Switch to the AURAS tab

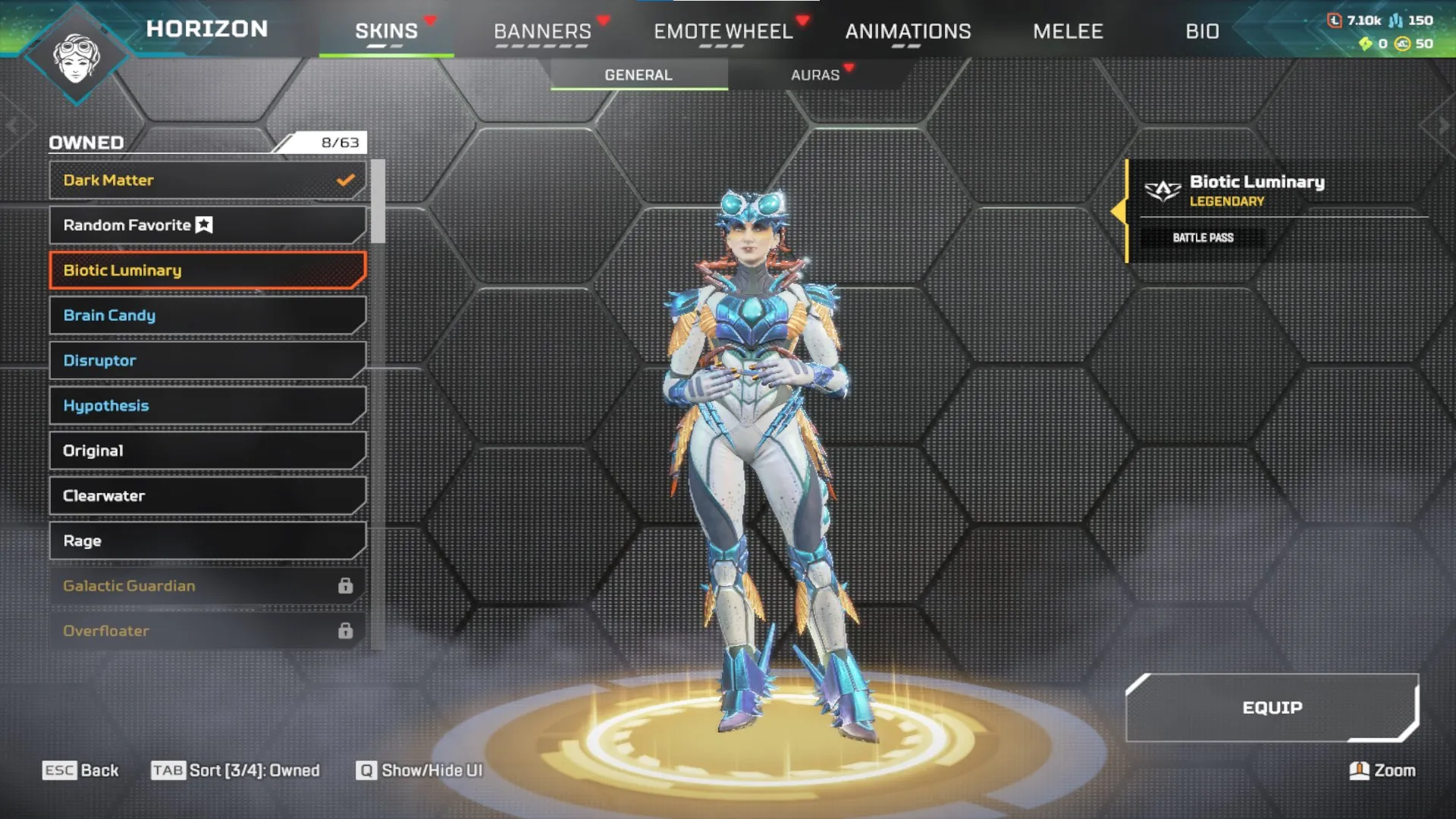[x=815, y=74]
